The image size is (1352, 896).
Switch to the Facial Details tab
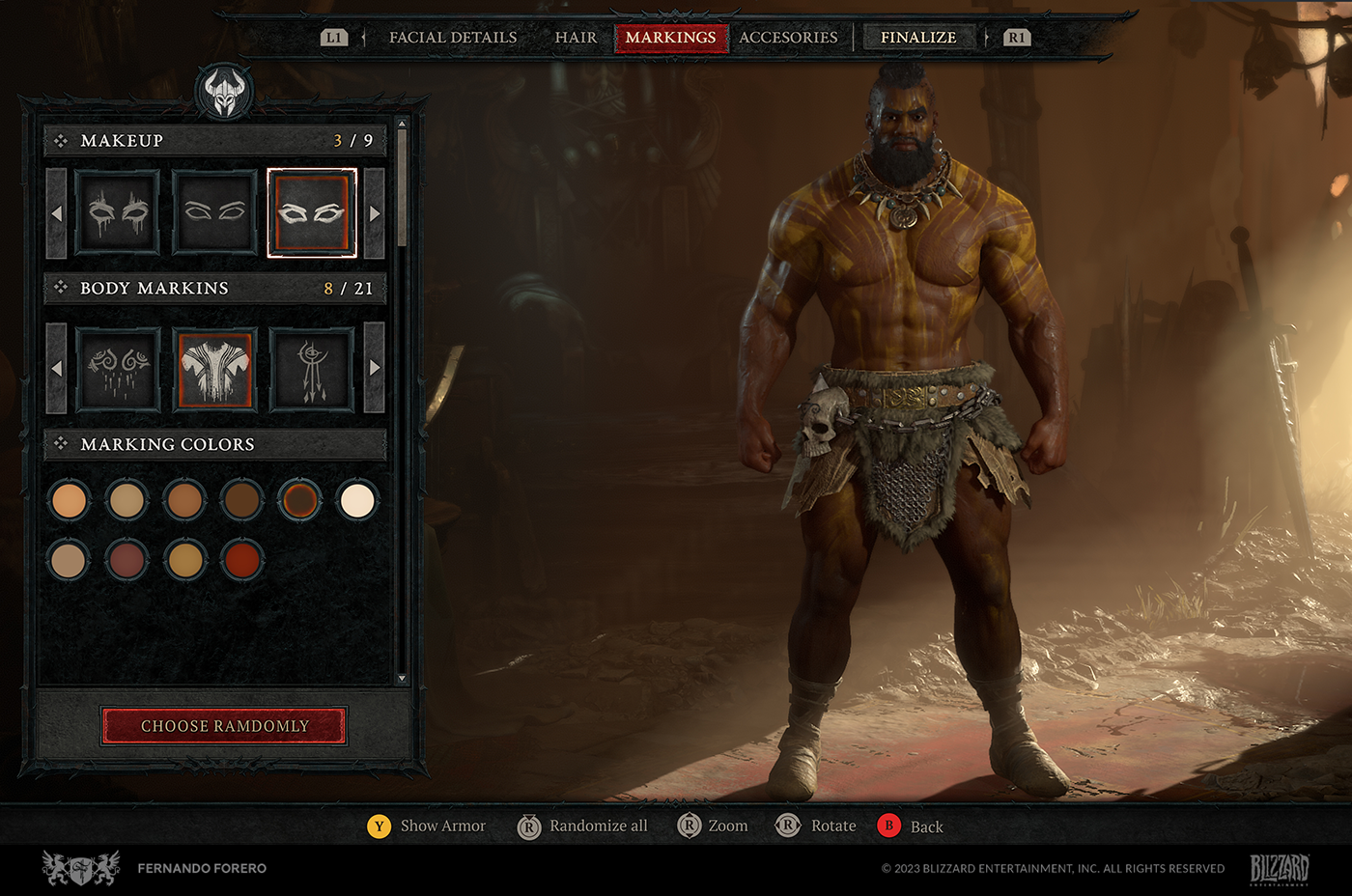pos(453,38)
